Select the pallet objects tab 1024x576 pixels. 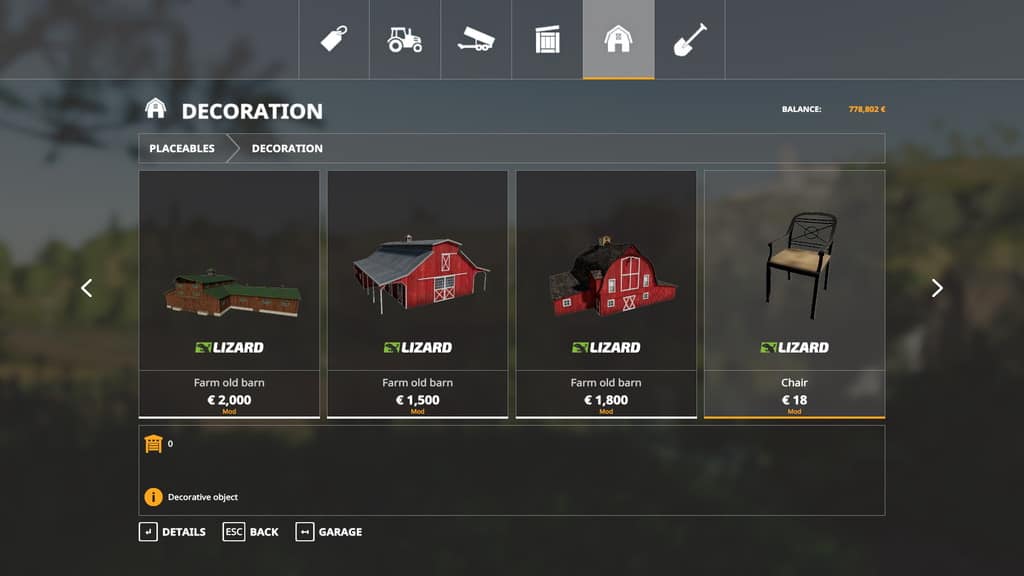click(547, 40)
